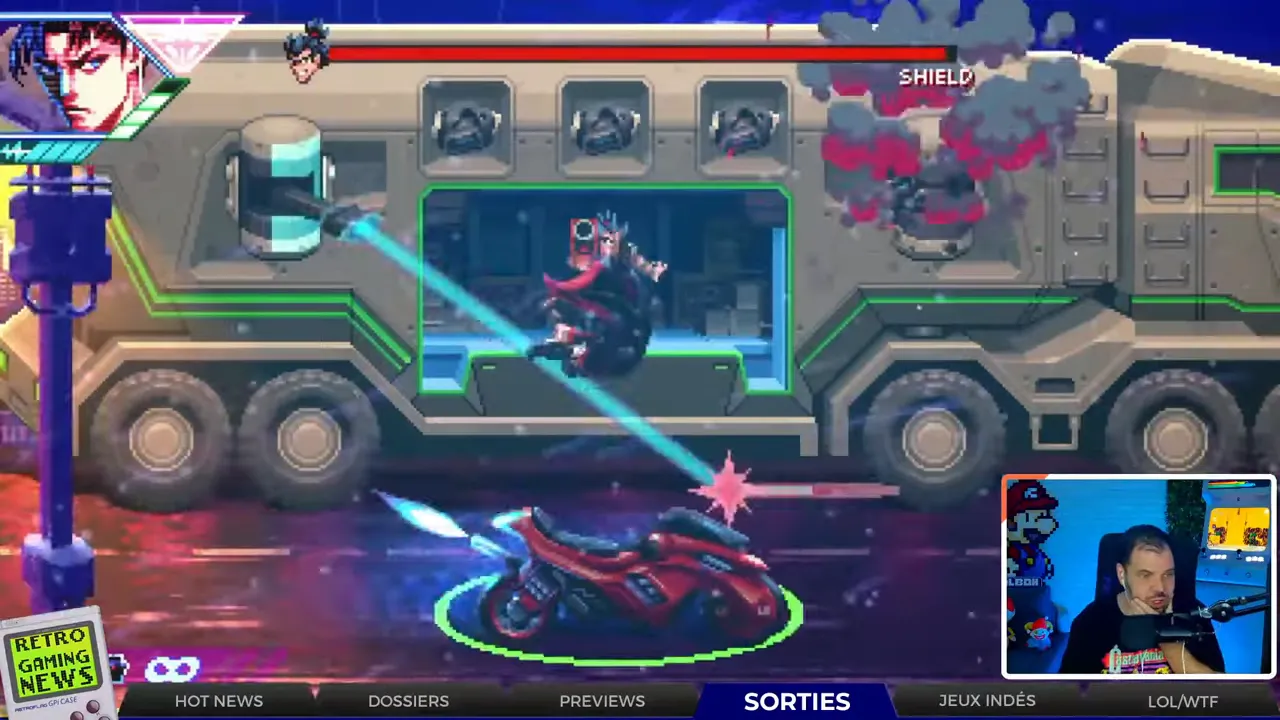Click the infinity lives icon
The image size is (1280, 720).
(x=175, y=668)
